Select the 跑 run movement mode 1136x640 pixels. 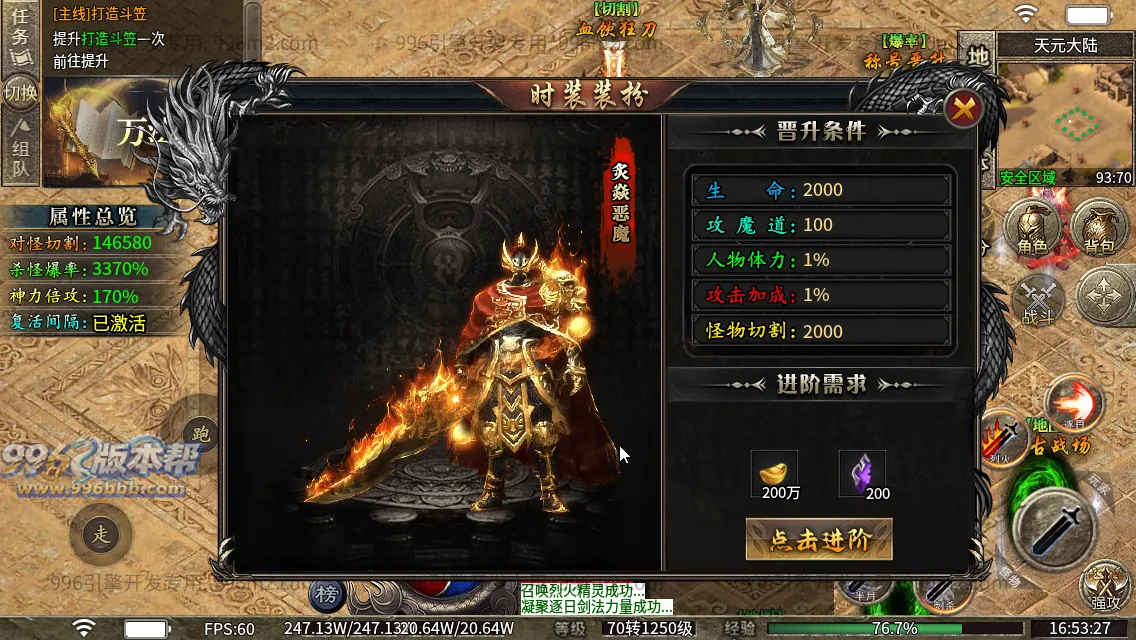pos(201,435)
